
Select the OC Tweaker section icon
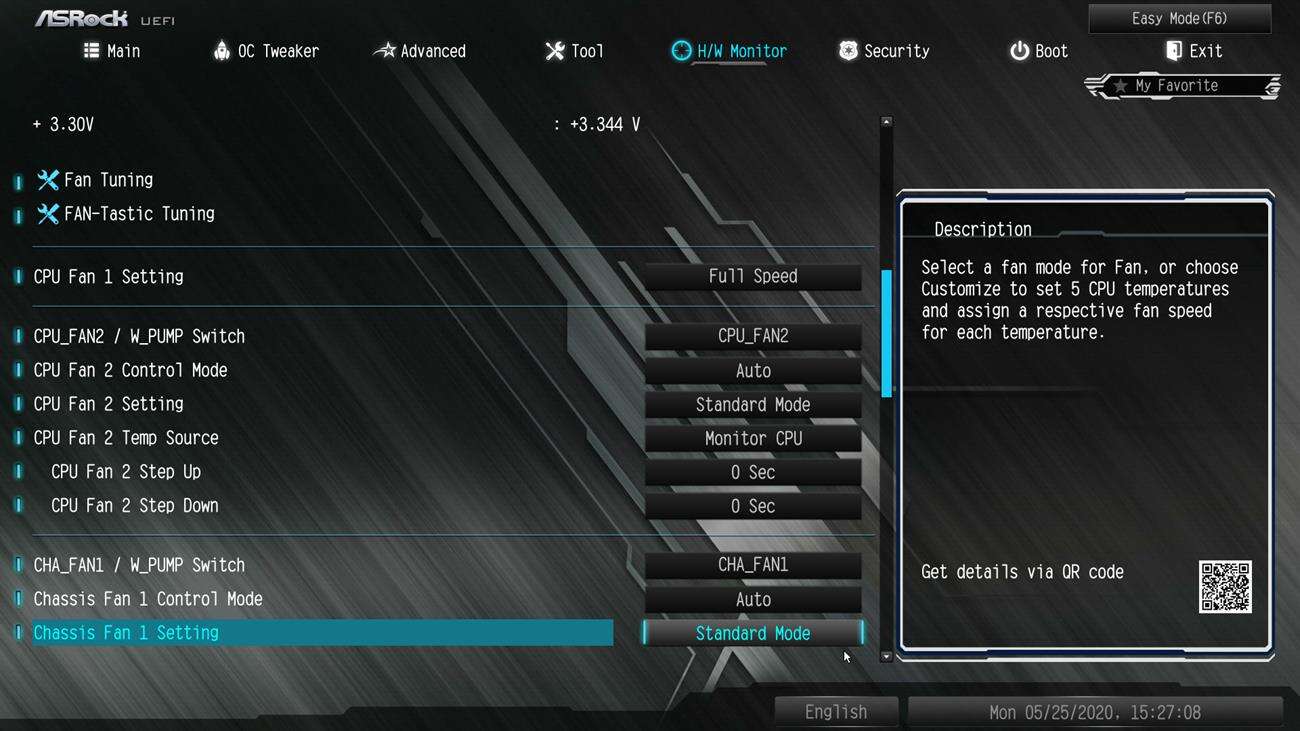[x=221, y=50]
